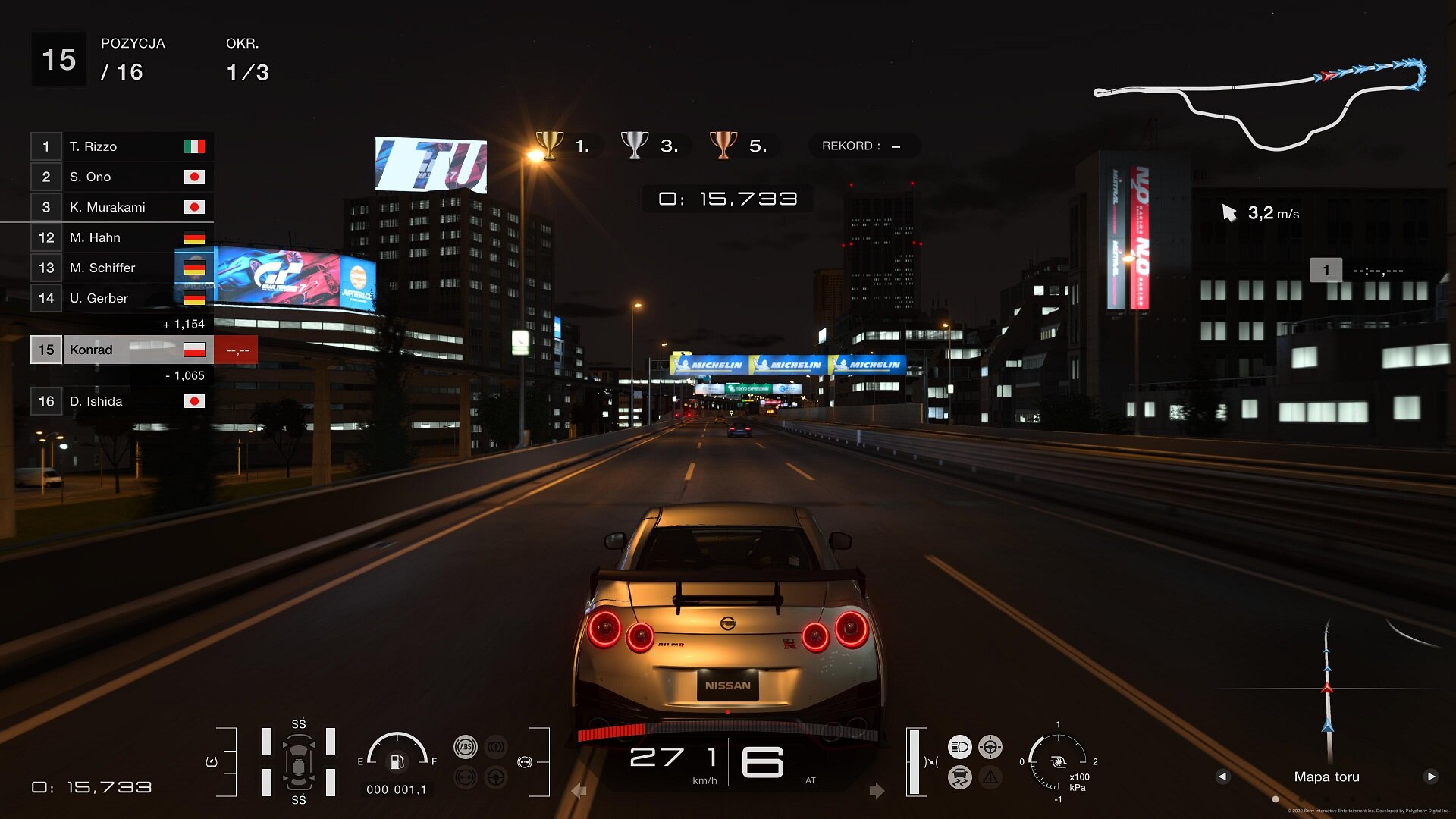1456x819 pixels.
Task: Pick M. Schiffer from the leaderboard
Action: point(121,268)
